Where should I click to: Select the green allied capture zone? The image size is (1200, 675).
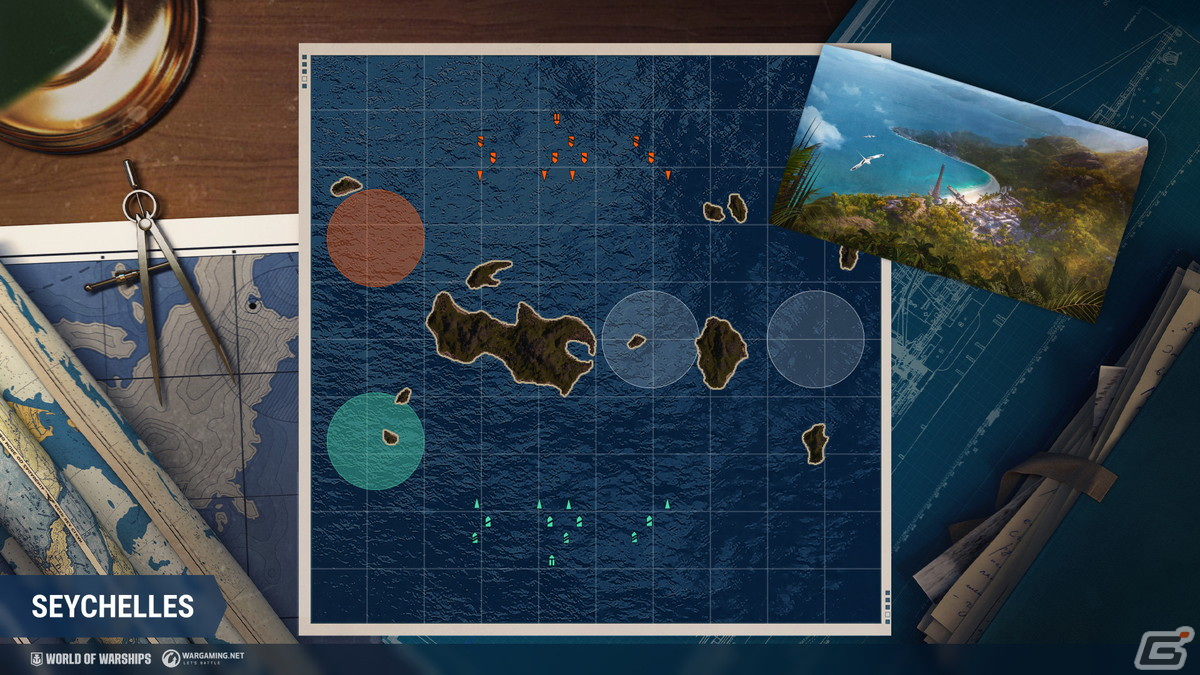[x=375, y=442]
